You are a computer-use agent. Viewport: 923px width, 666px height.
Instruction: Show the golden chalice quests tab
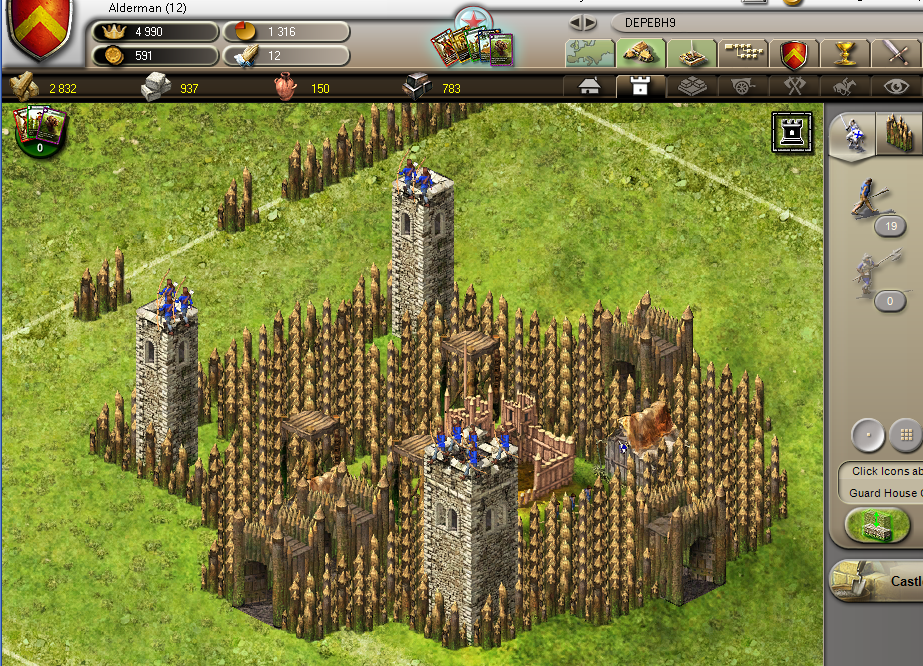tap(845, 52)
